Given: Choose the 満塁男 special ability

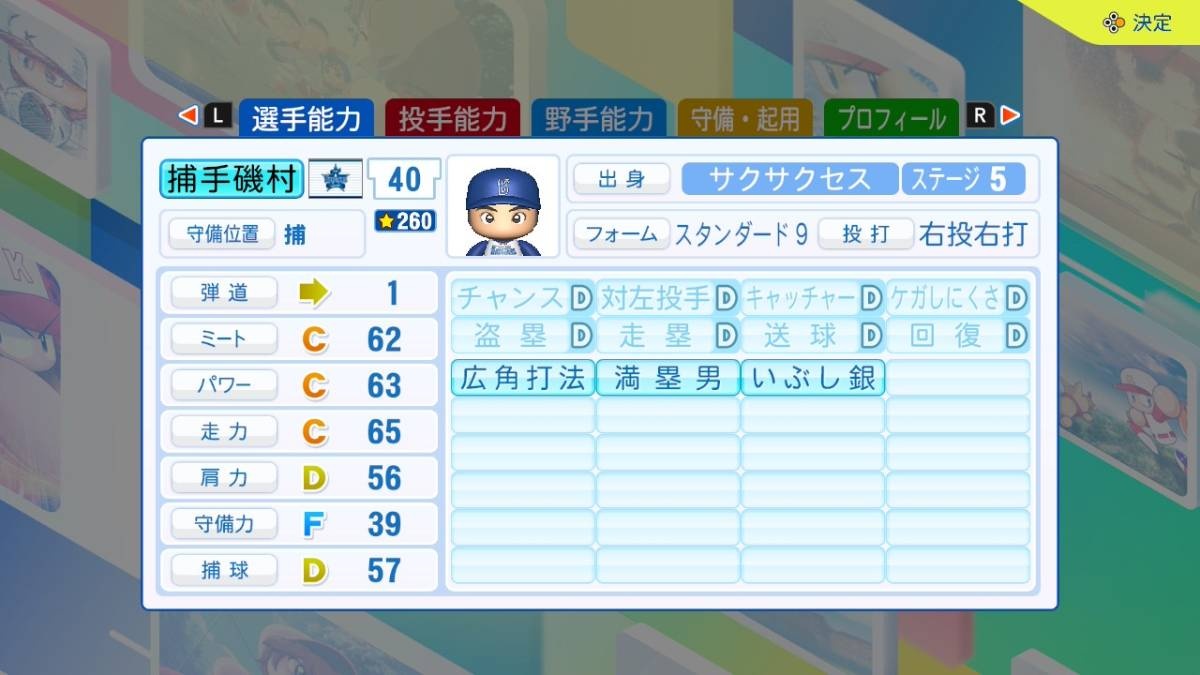Looking at the screenshot, I should click(x=668, y=378).
